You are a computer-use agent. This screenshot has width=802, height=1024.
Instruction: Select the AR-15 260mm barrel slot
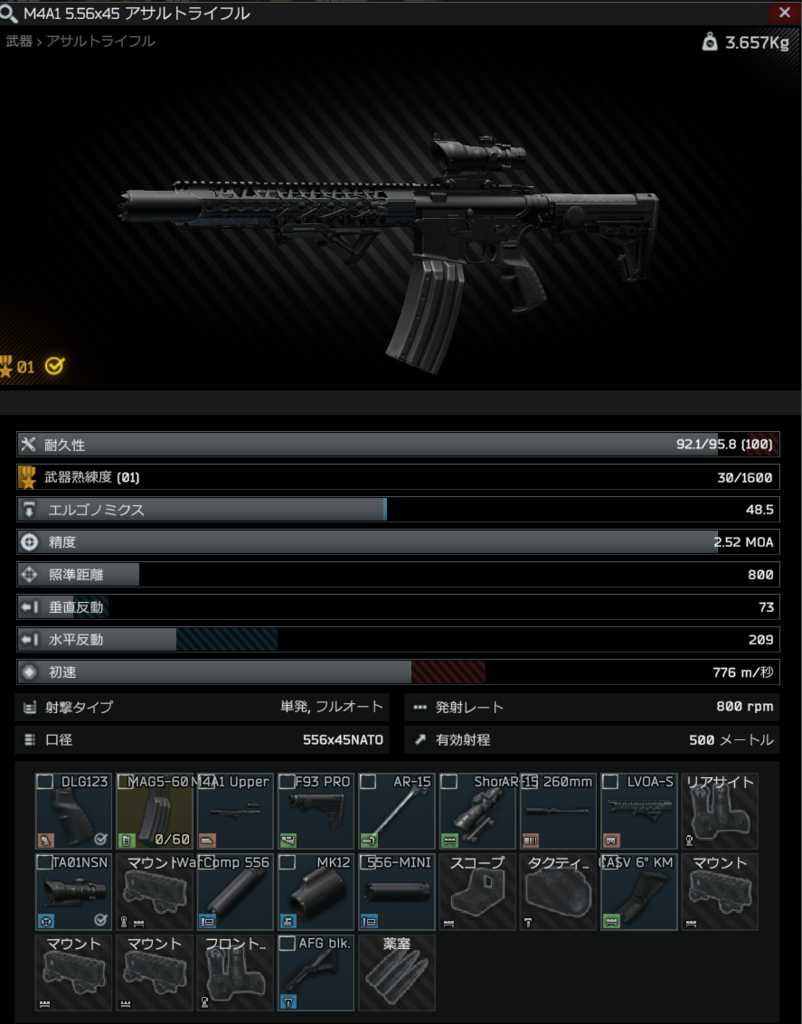coord(559,812)
